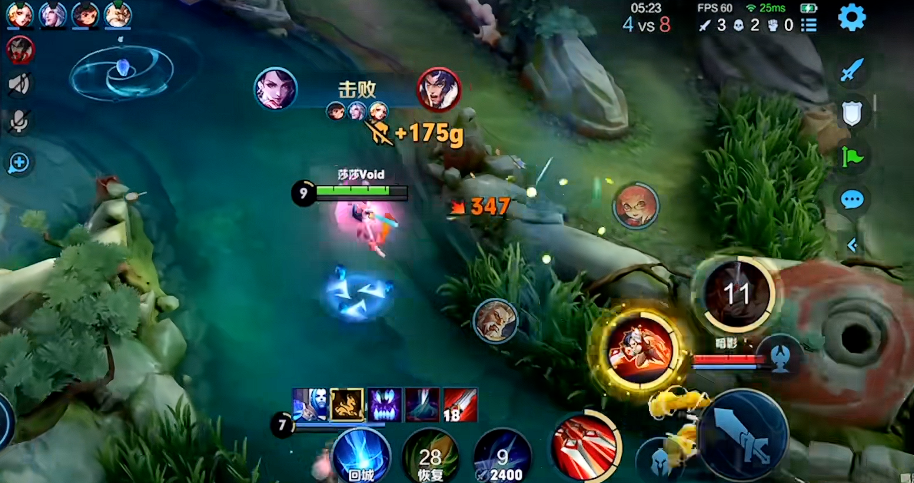Select the red-framed hero portrait
This screenshot has height=483, width=914.
19,48
